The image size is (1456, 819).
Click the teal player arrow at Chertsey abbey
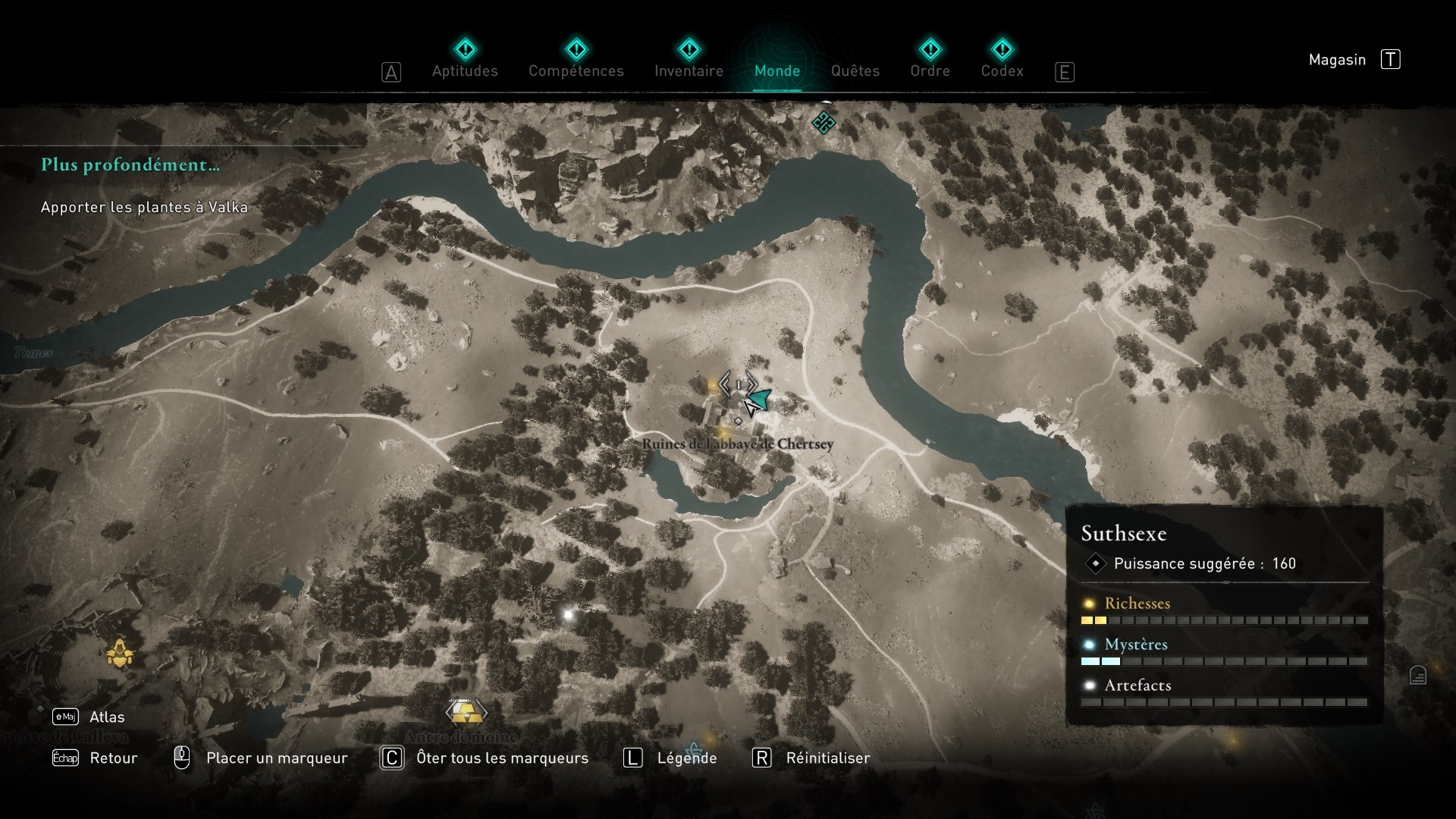(759, 398)
